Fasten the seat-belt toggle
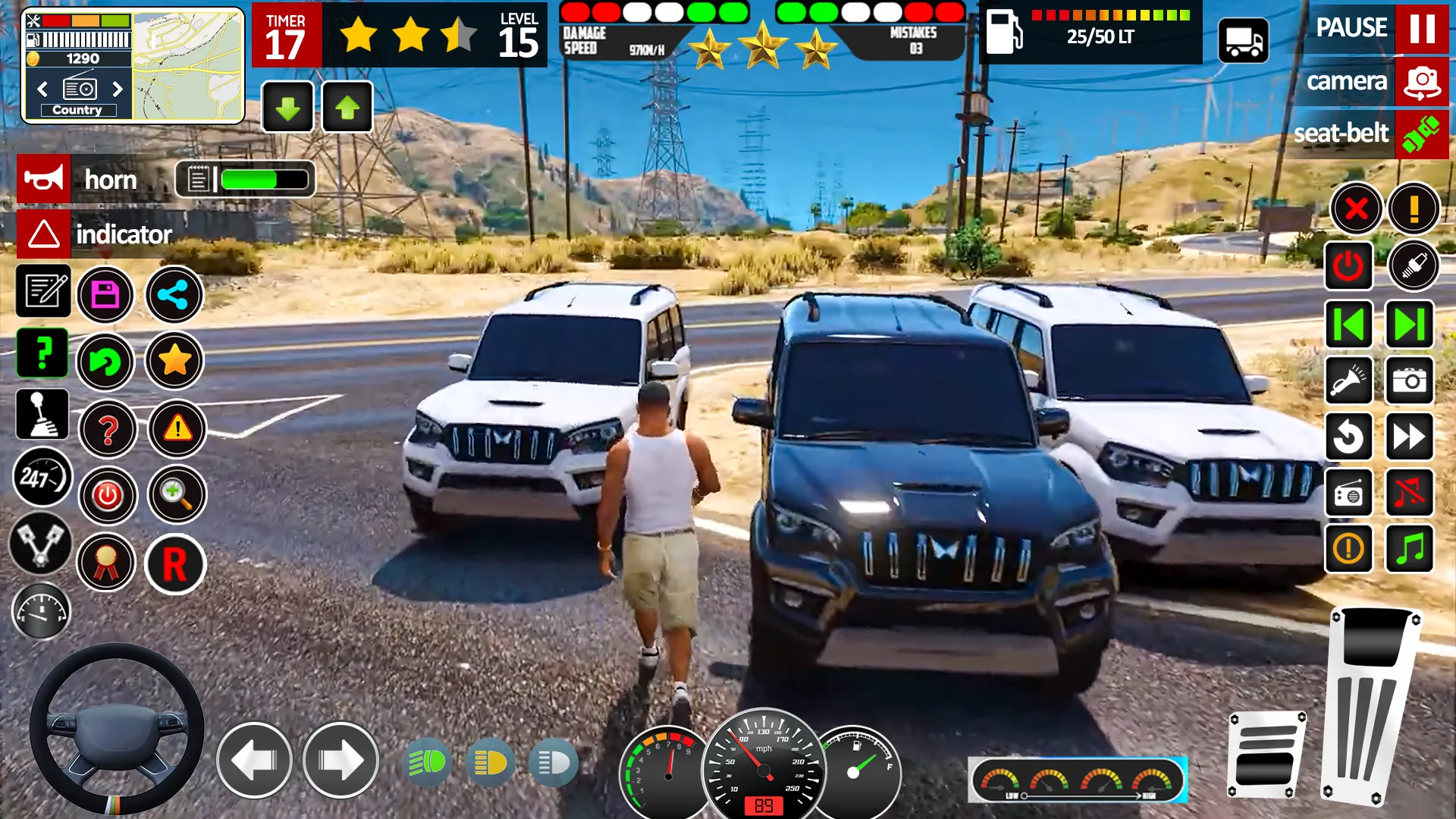This screenshot has width=1456, height=819. pos(1420,134)
